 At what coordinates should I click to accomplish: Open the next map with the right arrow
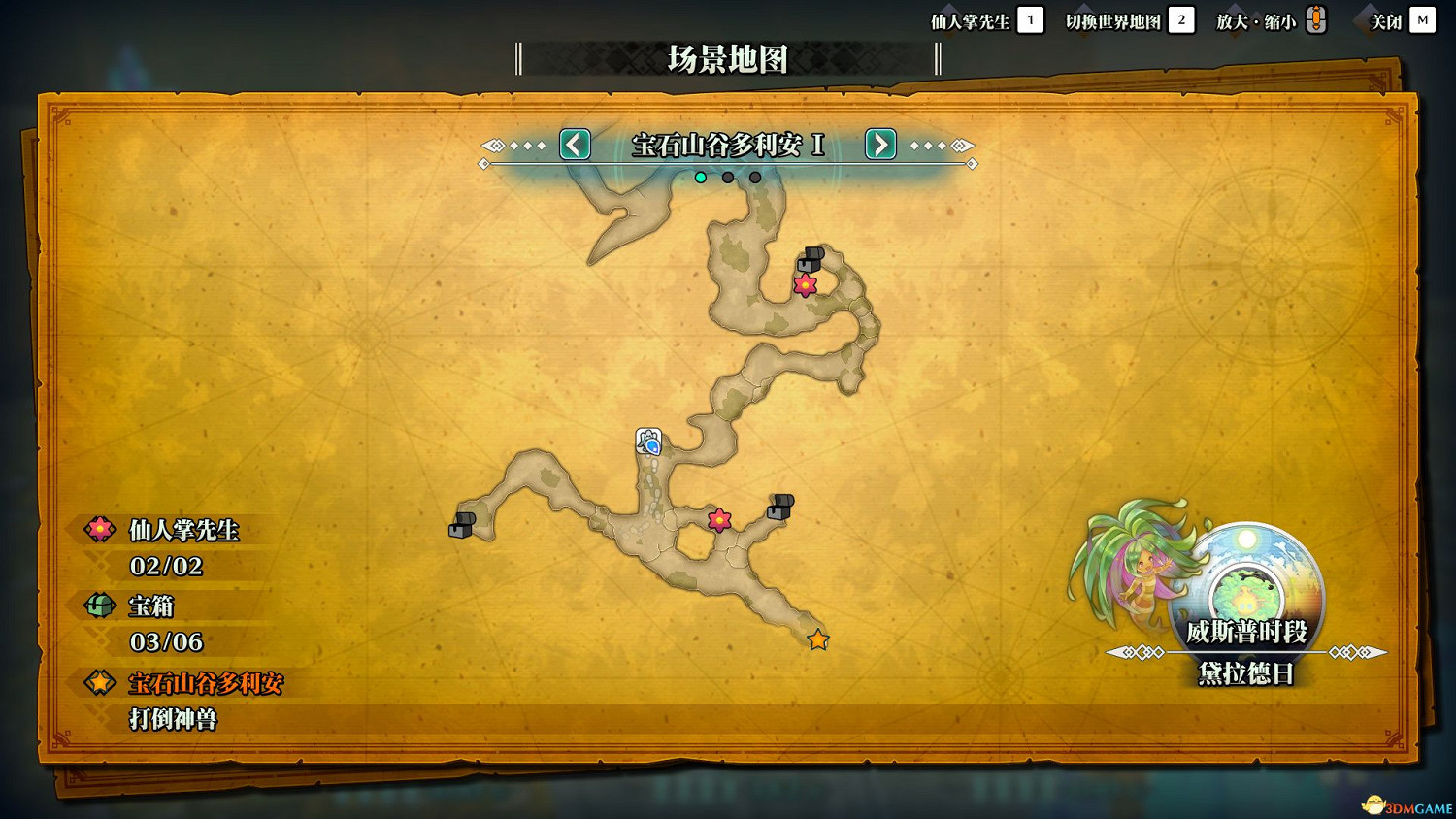tap(879, 145)
